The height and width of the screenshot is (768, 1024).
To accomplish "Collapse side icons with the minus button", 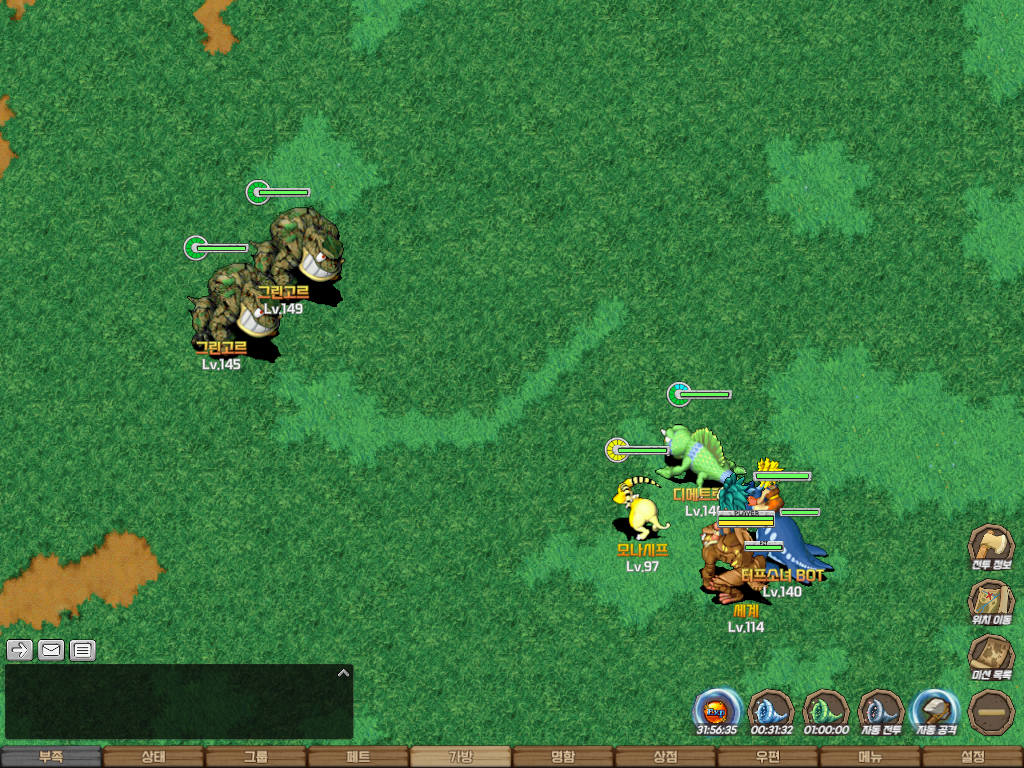I will pos(990,711).
